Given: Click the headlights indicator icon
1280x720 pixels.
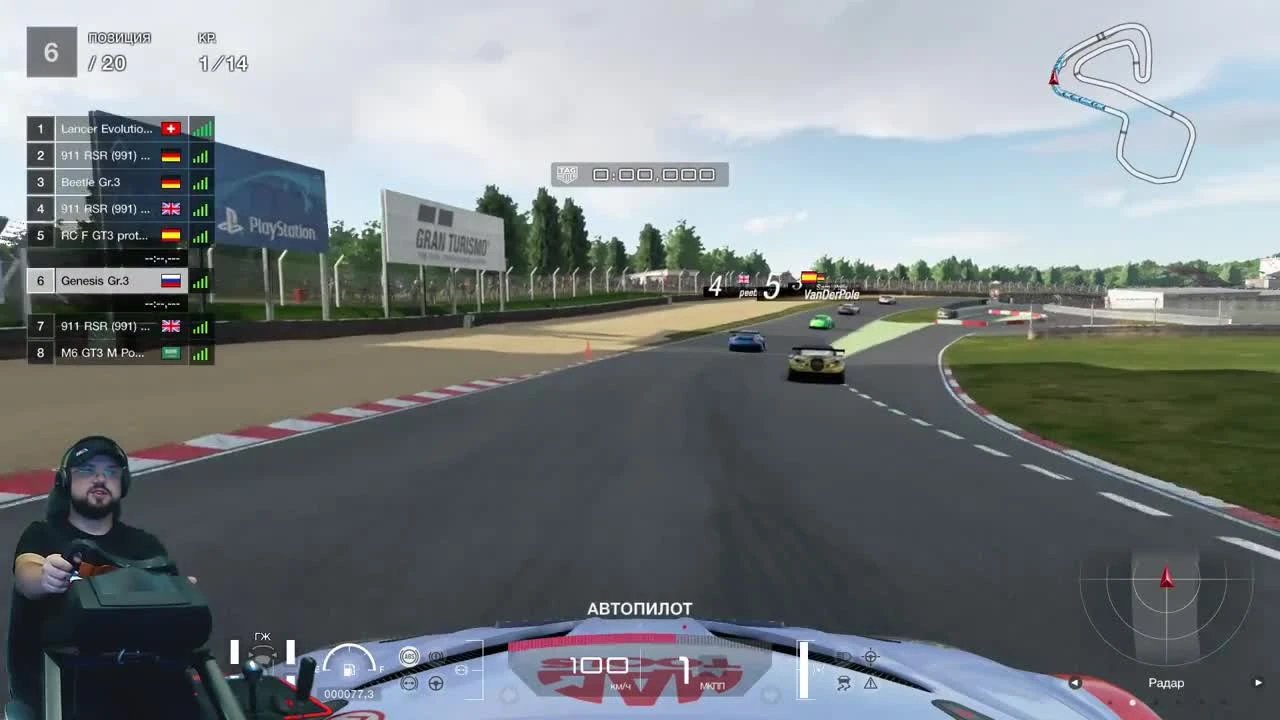Looking at the screenshot, I should point(844,656).
